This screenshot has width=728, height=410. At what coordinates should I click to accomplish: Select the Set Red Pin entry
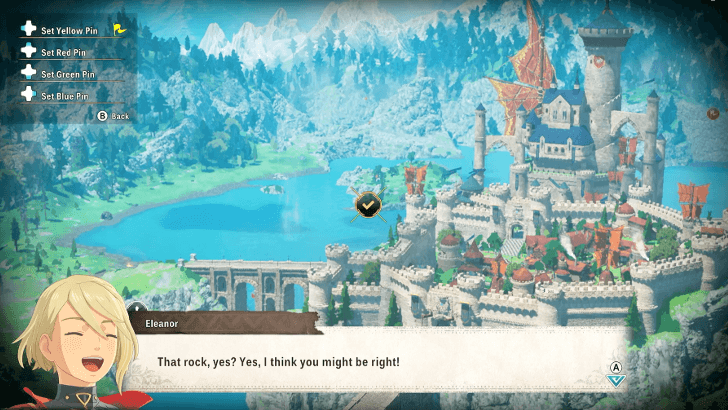click(64, 51)
